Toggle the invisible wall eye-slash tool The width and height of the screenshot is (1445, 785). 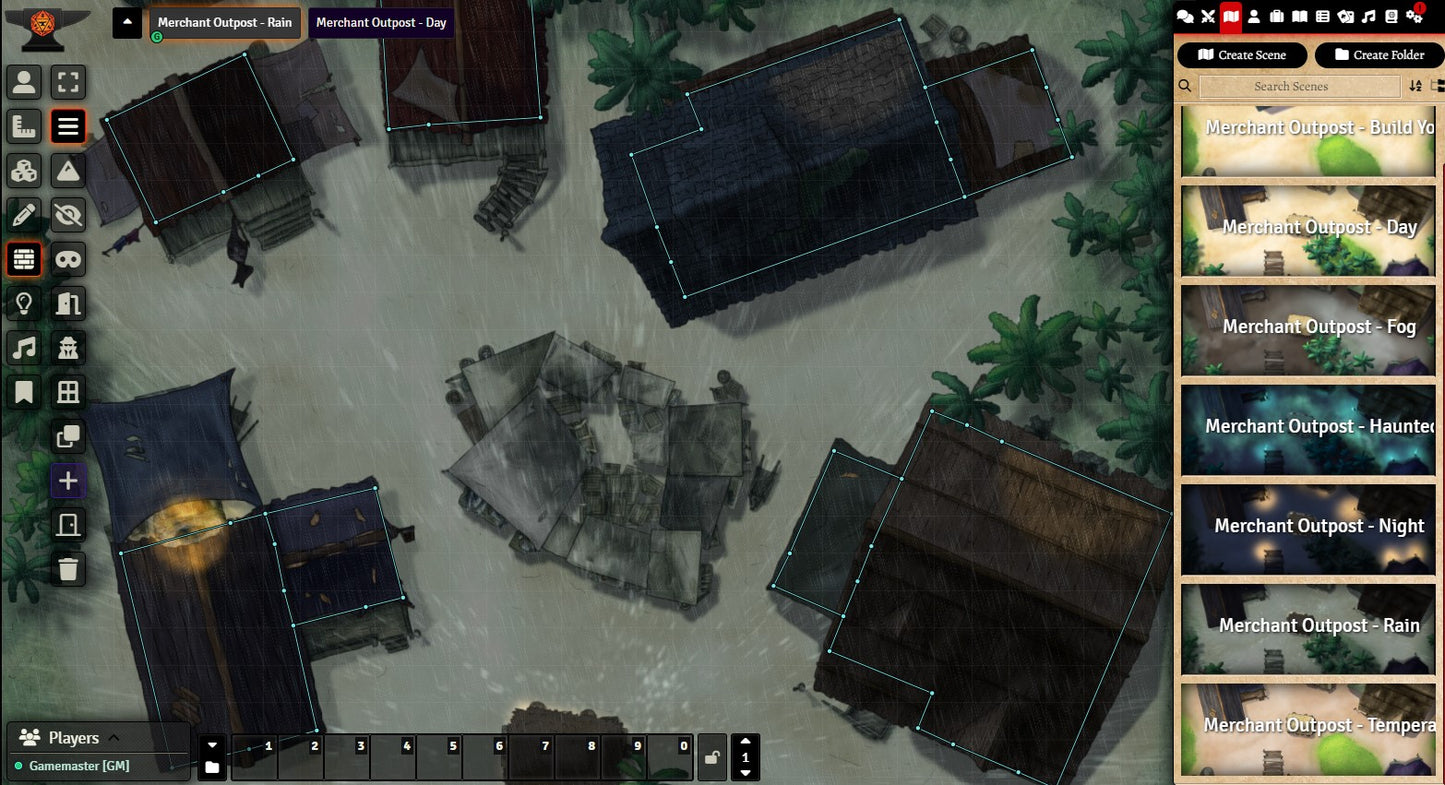68,214
